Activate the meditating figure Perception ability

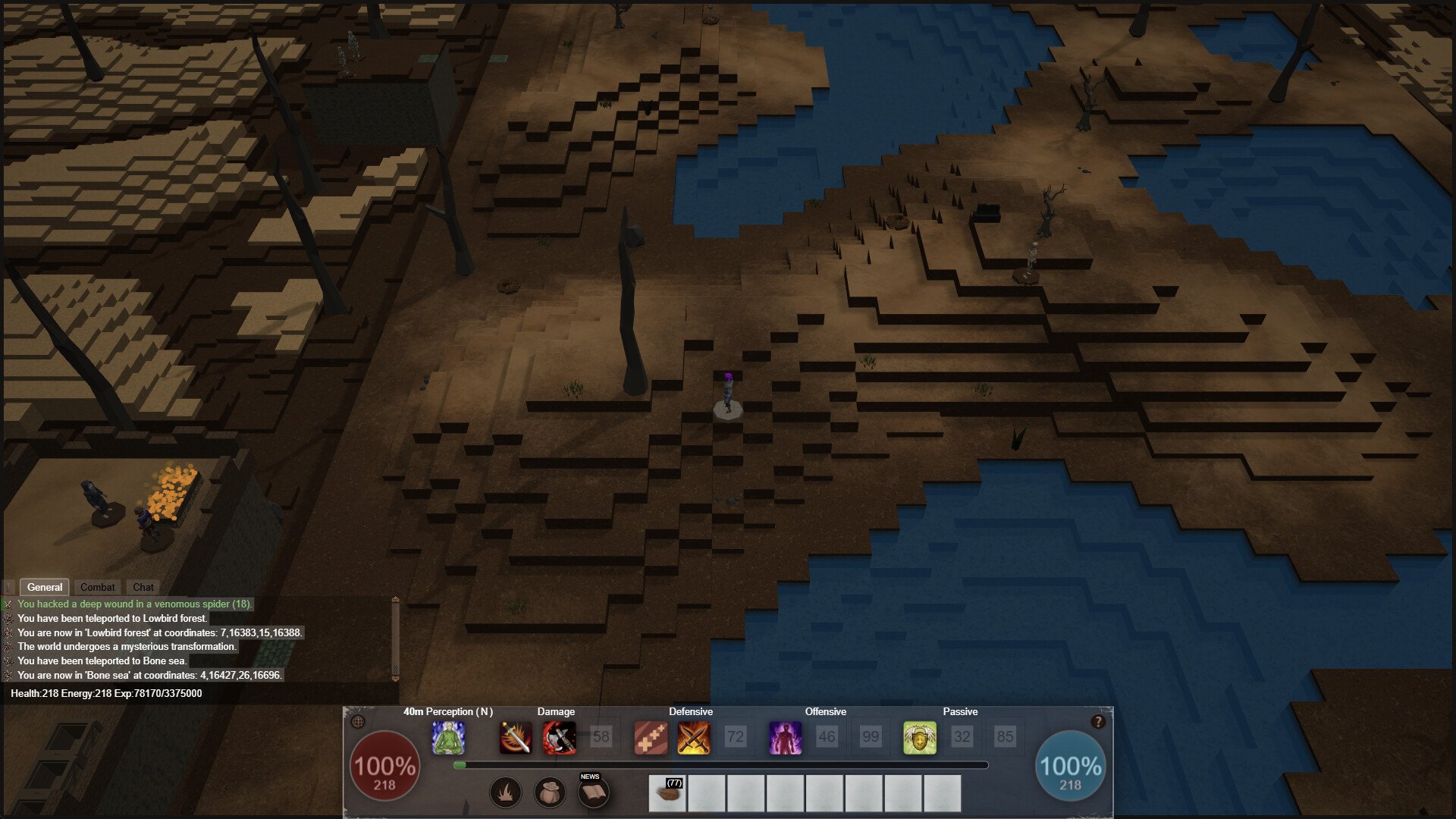click(448, 737)
